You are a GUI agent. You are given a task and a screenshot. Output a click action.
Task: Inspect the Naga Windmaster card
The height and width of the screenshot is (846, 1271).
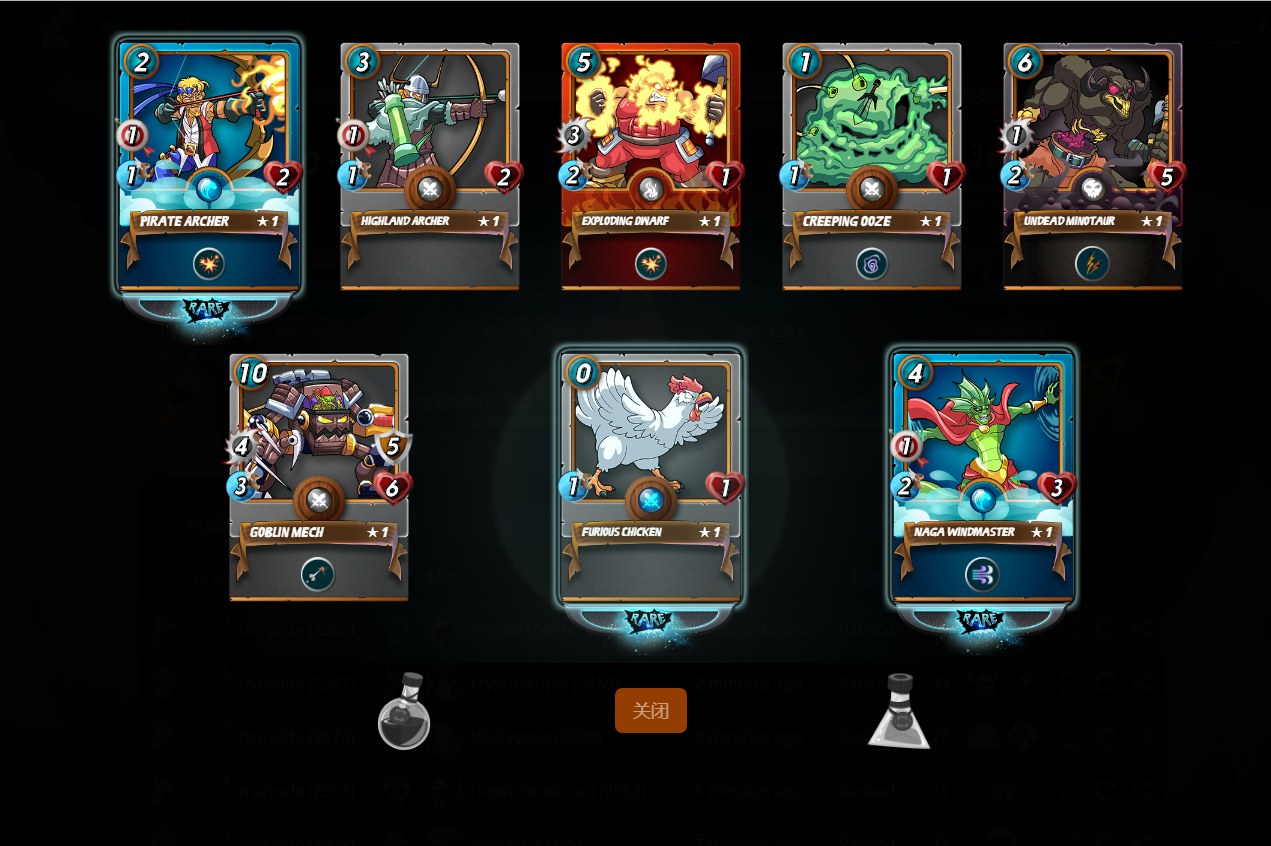(x=983, y=477)
